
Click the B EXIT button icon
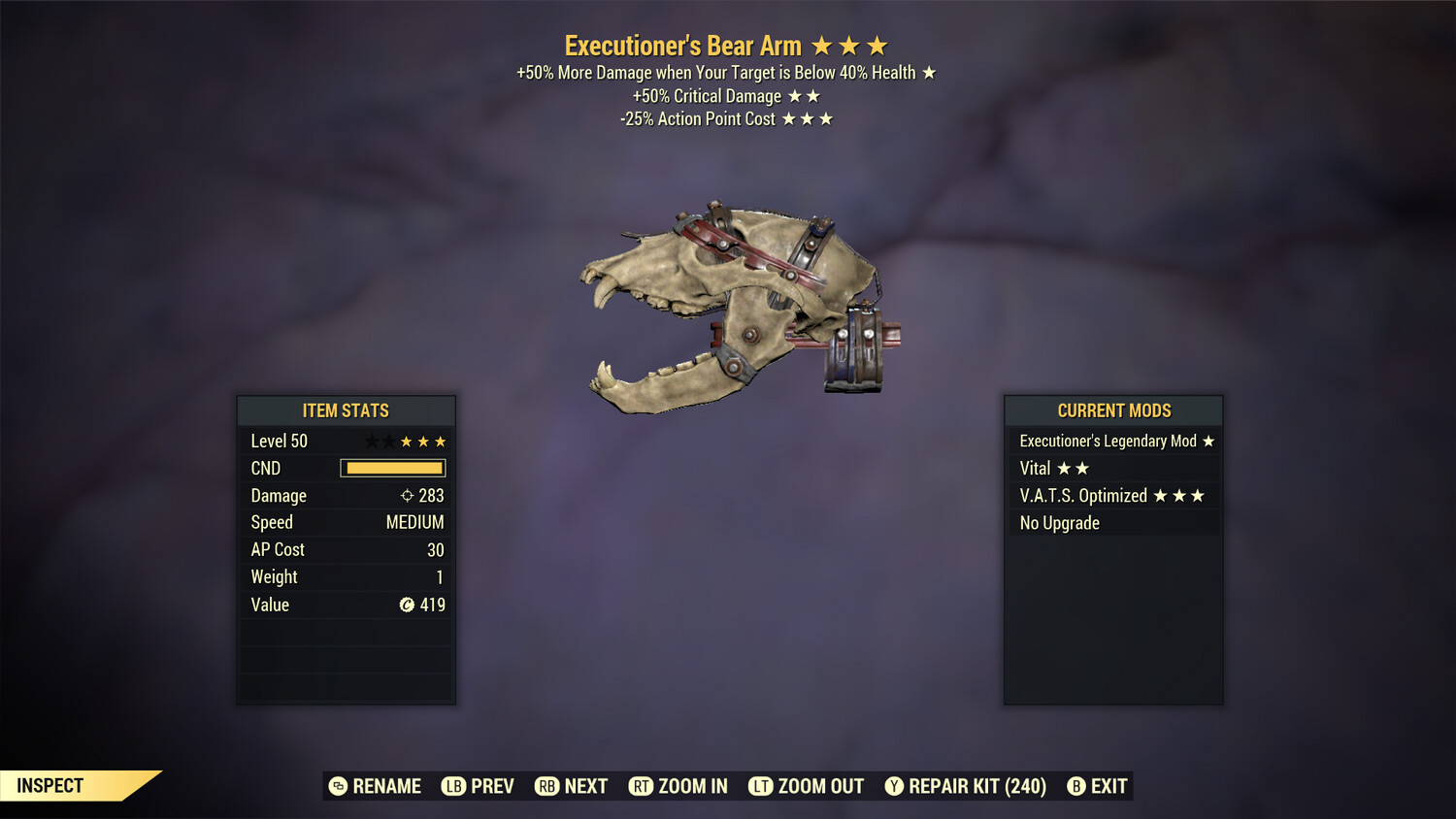pos(1077,786)
